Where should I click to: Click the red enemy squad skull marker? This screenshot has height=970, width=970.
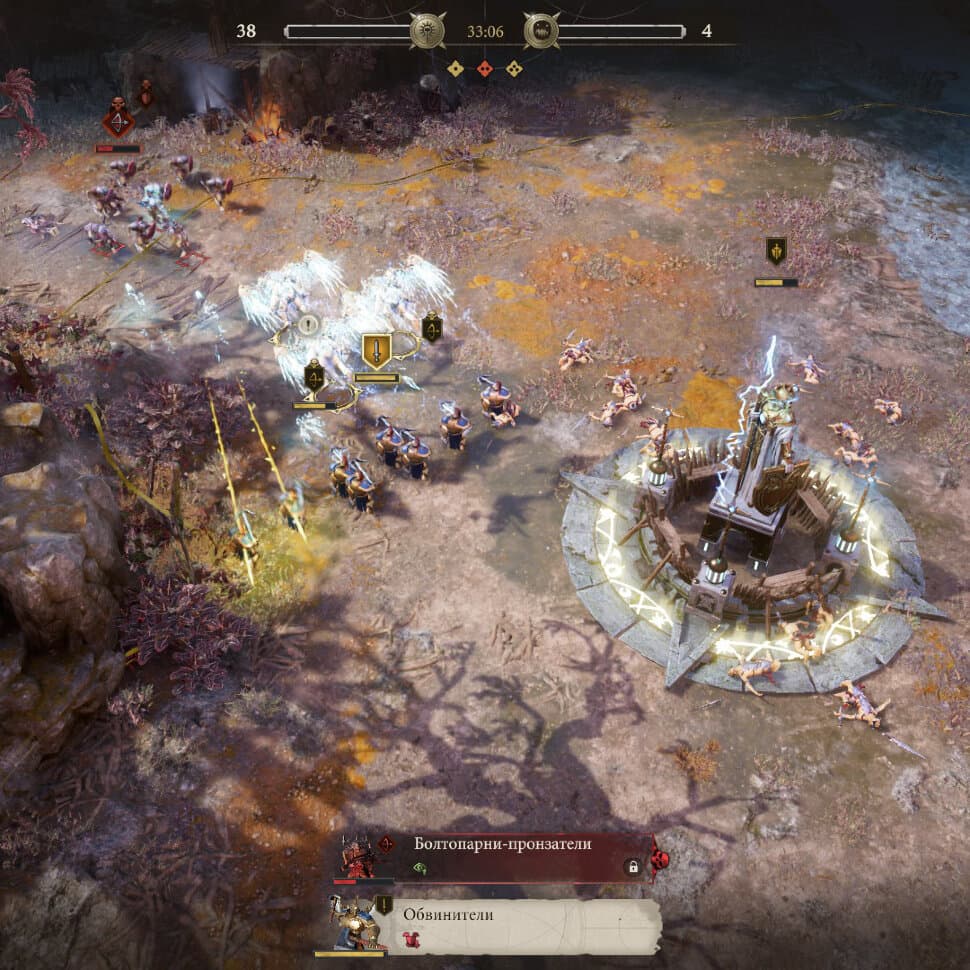(x=118, y=123)
